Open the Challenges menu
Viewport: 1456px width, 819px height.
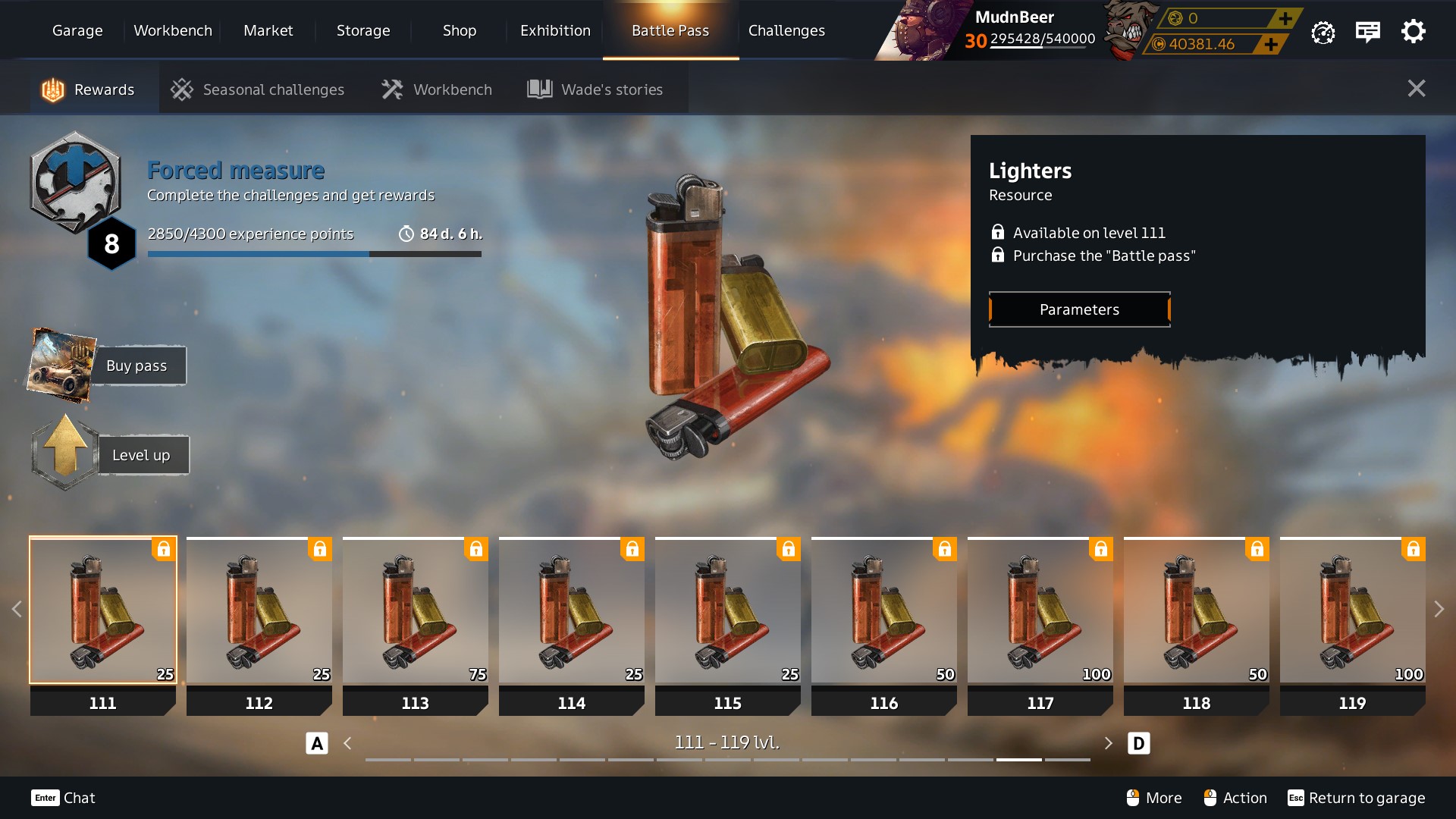tap(786, 30)
